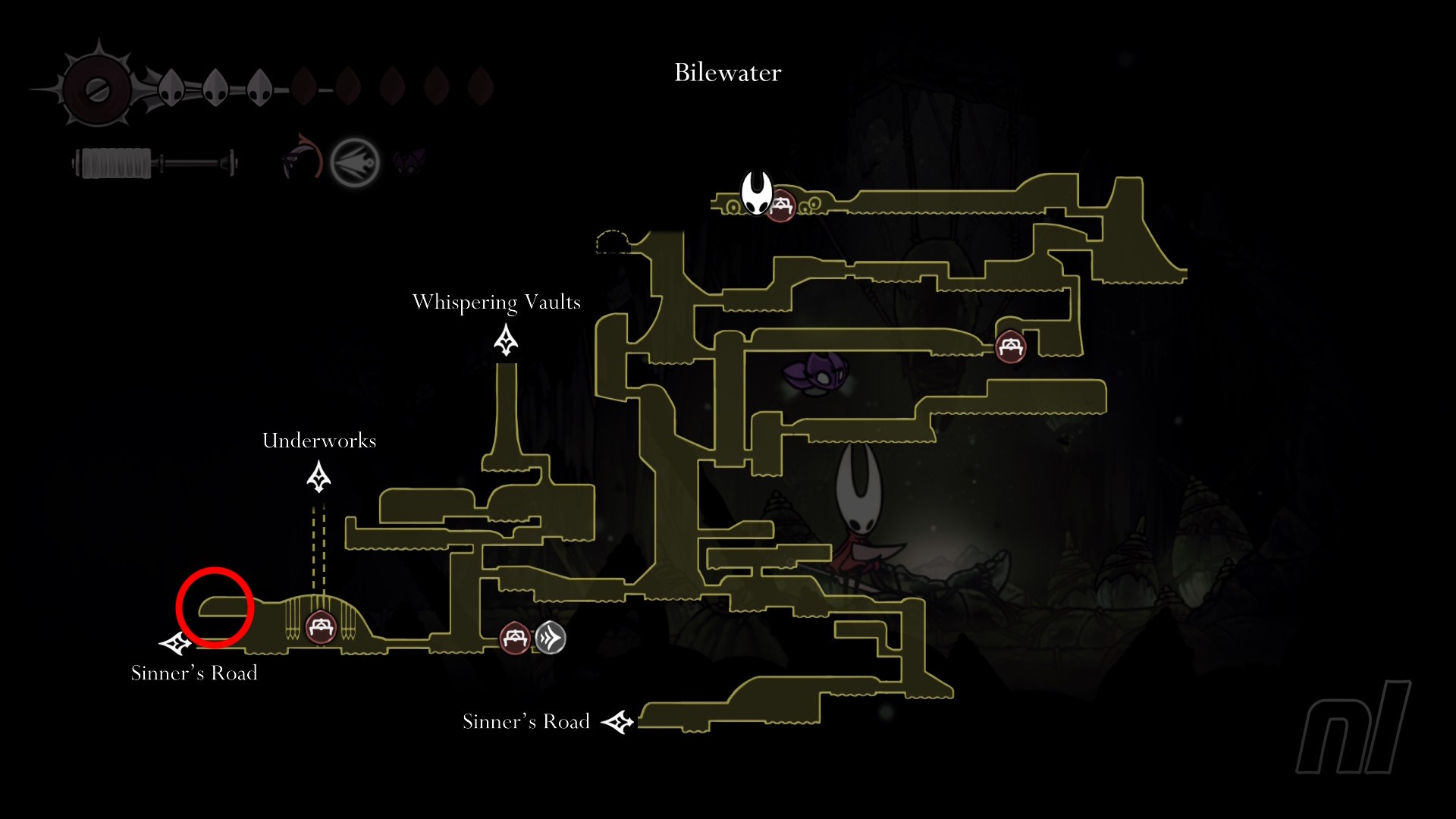1456x819 pixels.
Task: Select the Underworks area label
Action: coord(318,441)
